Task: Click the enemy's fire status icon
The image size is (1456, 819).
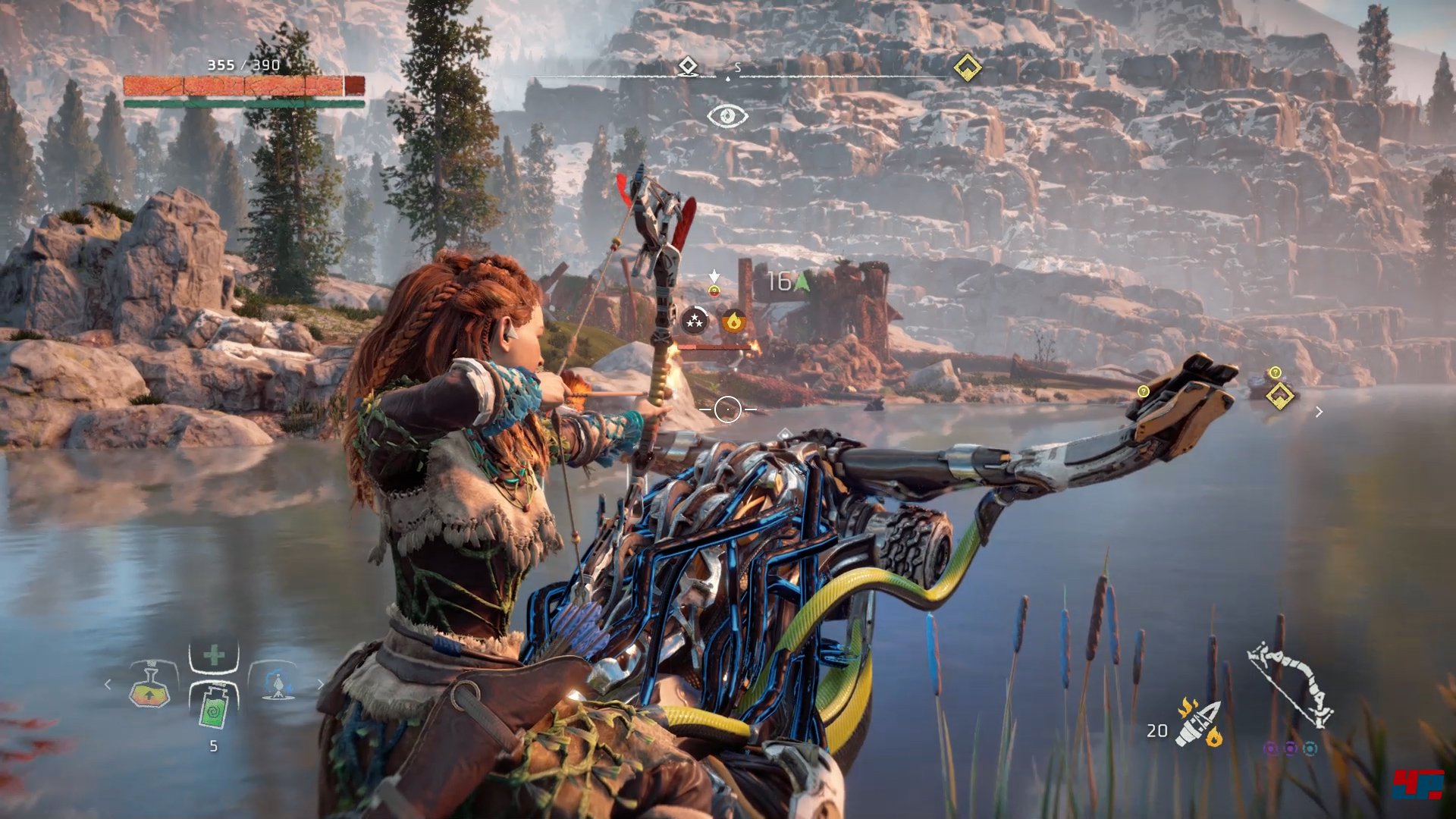Action: click(x=733, y=322)
